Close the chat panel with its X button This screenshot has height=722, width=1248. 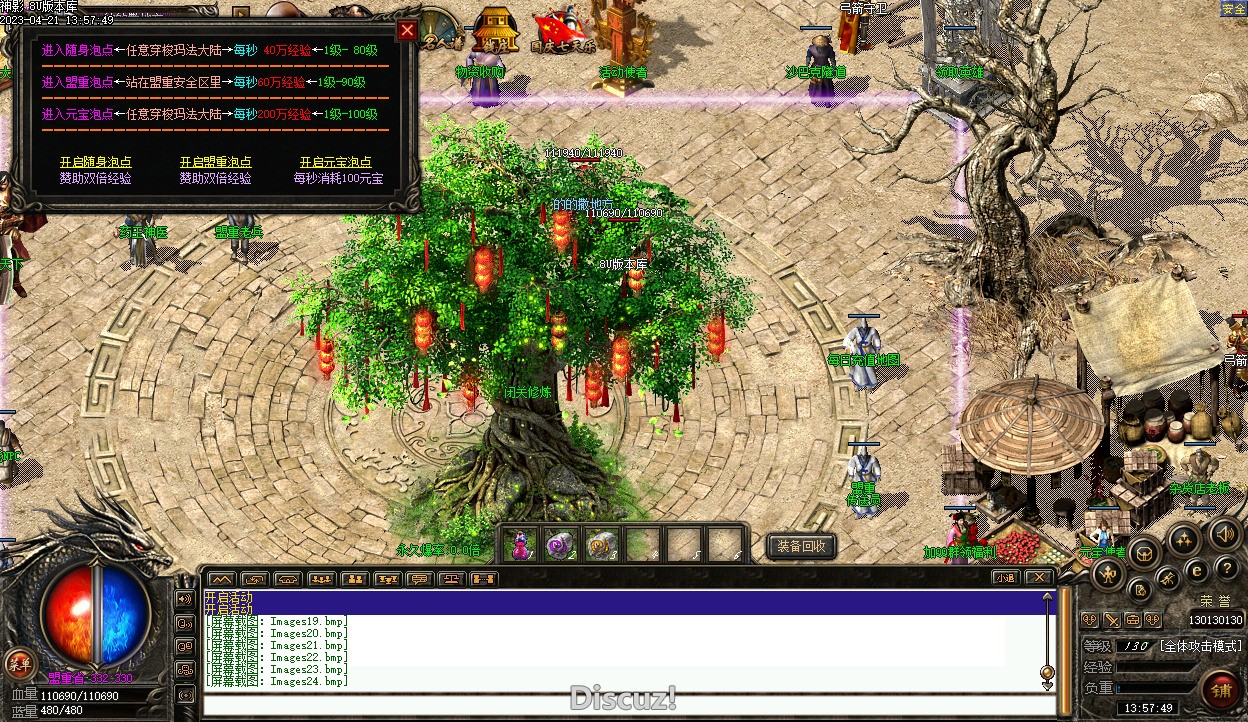coord(1039,577)
